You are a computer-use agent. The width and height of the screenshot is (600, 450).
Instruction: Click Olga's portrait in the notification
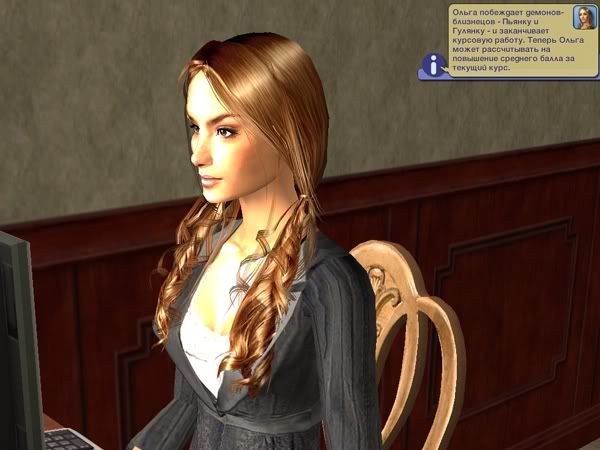582,18
